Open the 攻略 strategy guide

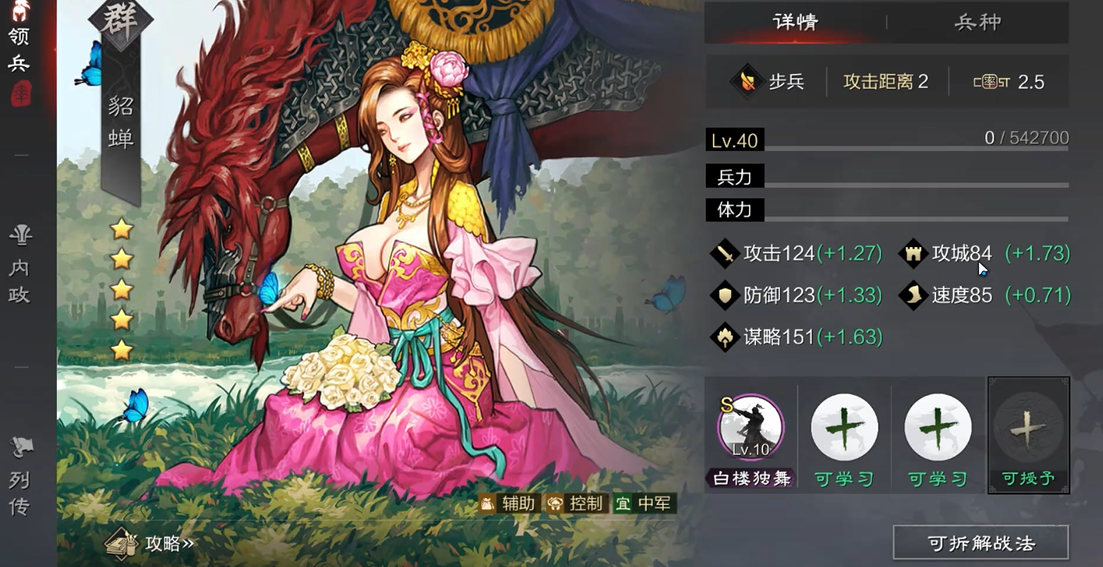150,543
